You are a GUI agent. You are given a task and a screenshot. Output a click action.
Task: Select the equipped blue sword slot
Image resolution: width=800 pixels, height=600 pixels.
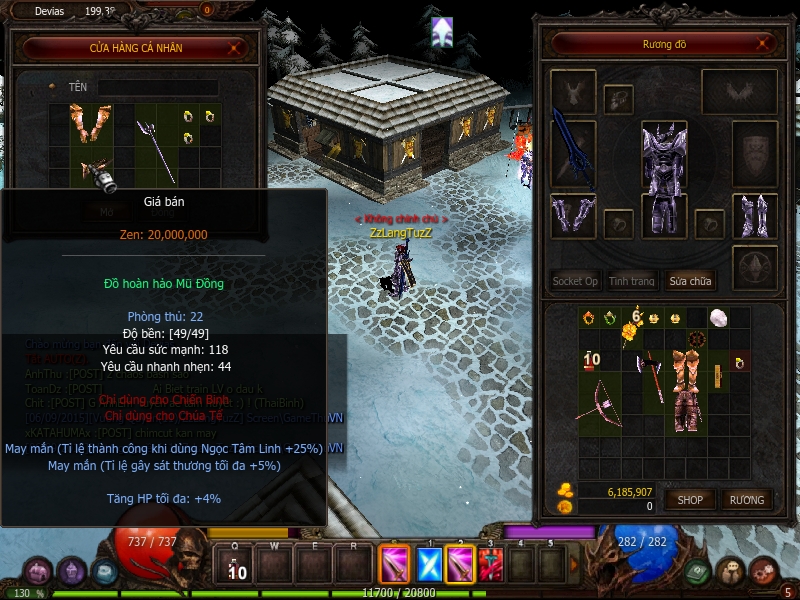573,153
